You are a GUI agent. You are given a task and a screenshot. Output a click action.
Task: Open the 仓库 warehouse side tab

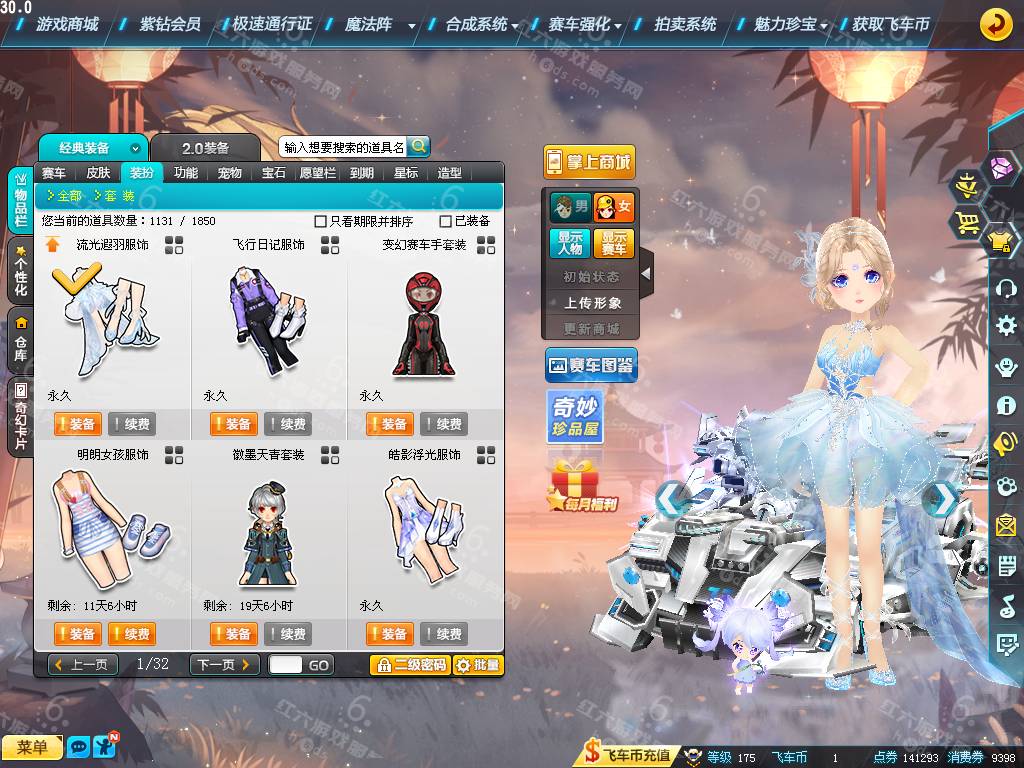pos(20,338)
